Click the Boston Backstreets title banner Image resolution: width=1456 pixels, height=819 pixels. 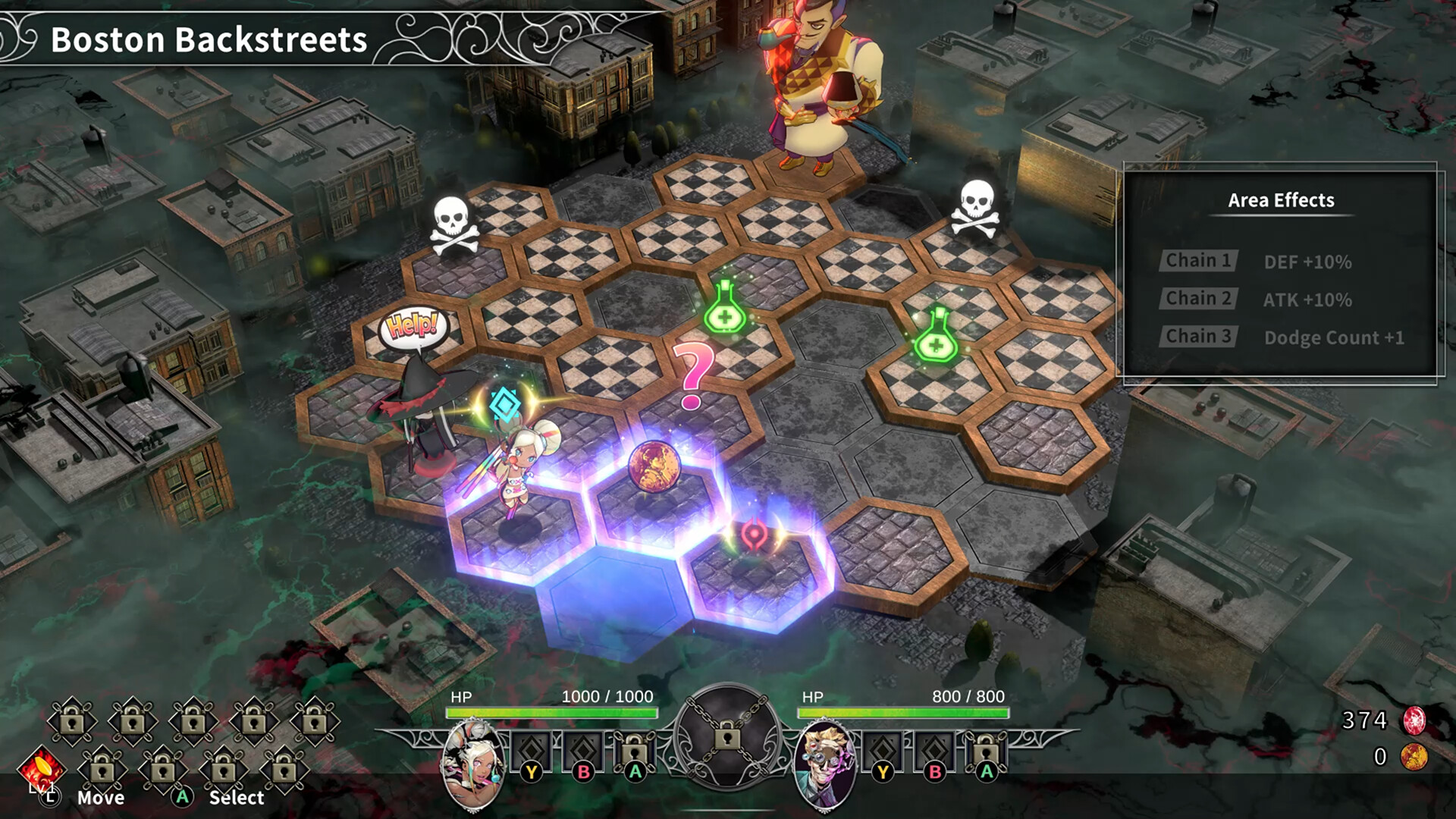pos(206,40)
